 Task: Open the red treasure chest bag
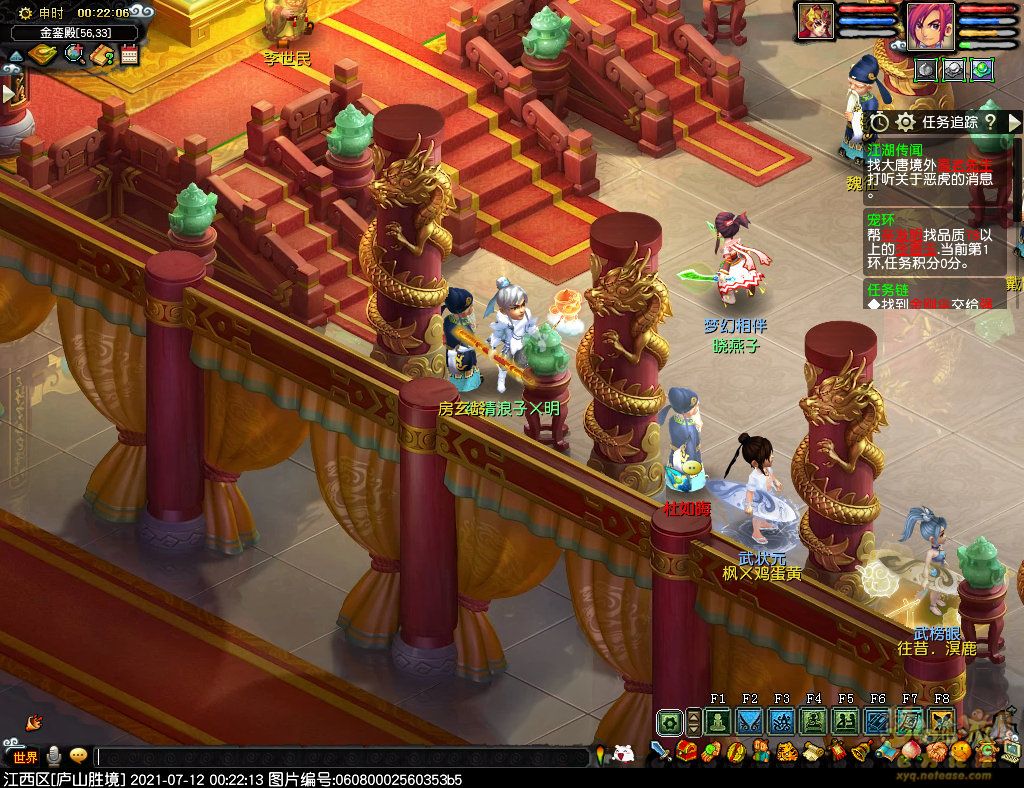pyautogui.click(x=687, y=751)
